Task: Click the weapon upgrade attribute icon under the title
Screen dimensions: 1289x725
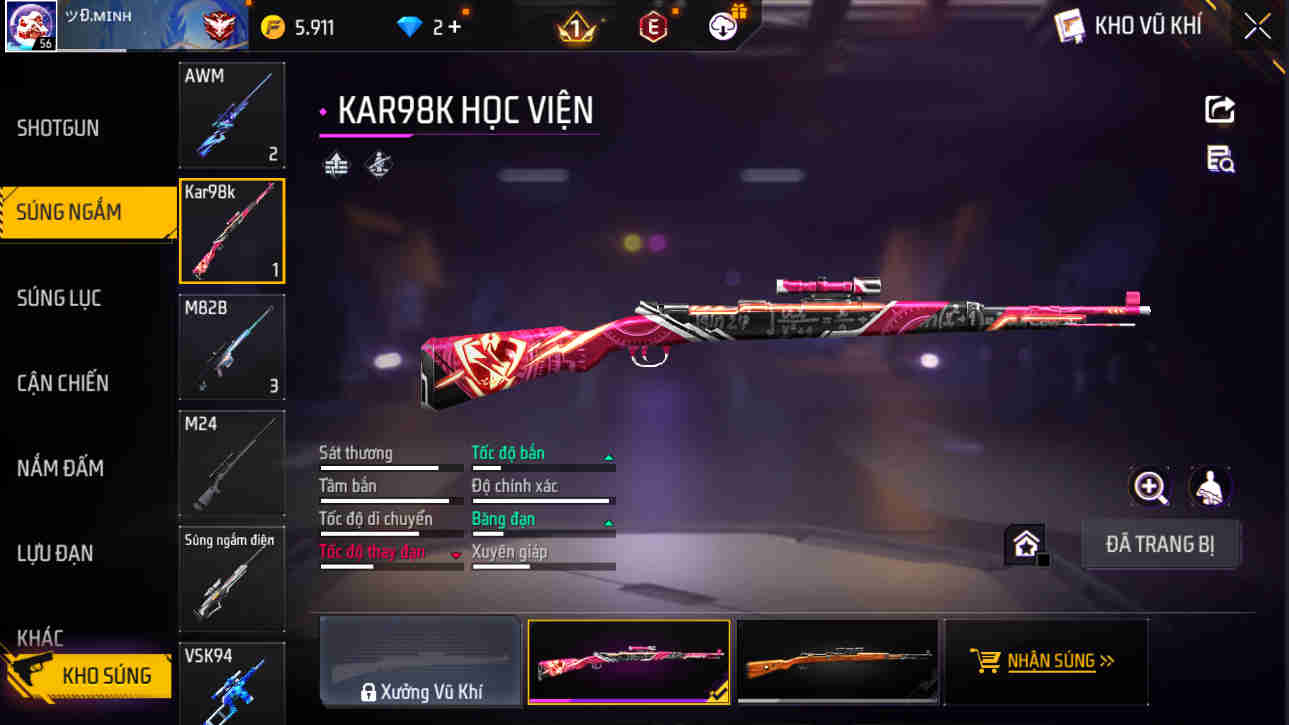Action: coord(336,163)
